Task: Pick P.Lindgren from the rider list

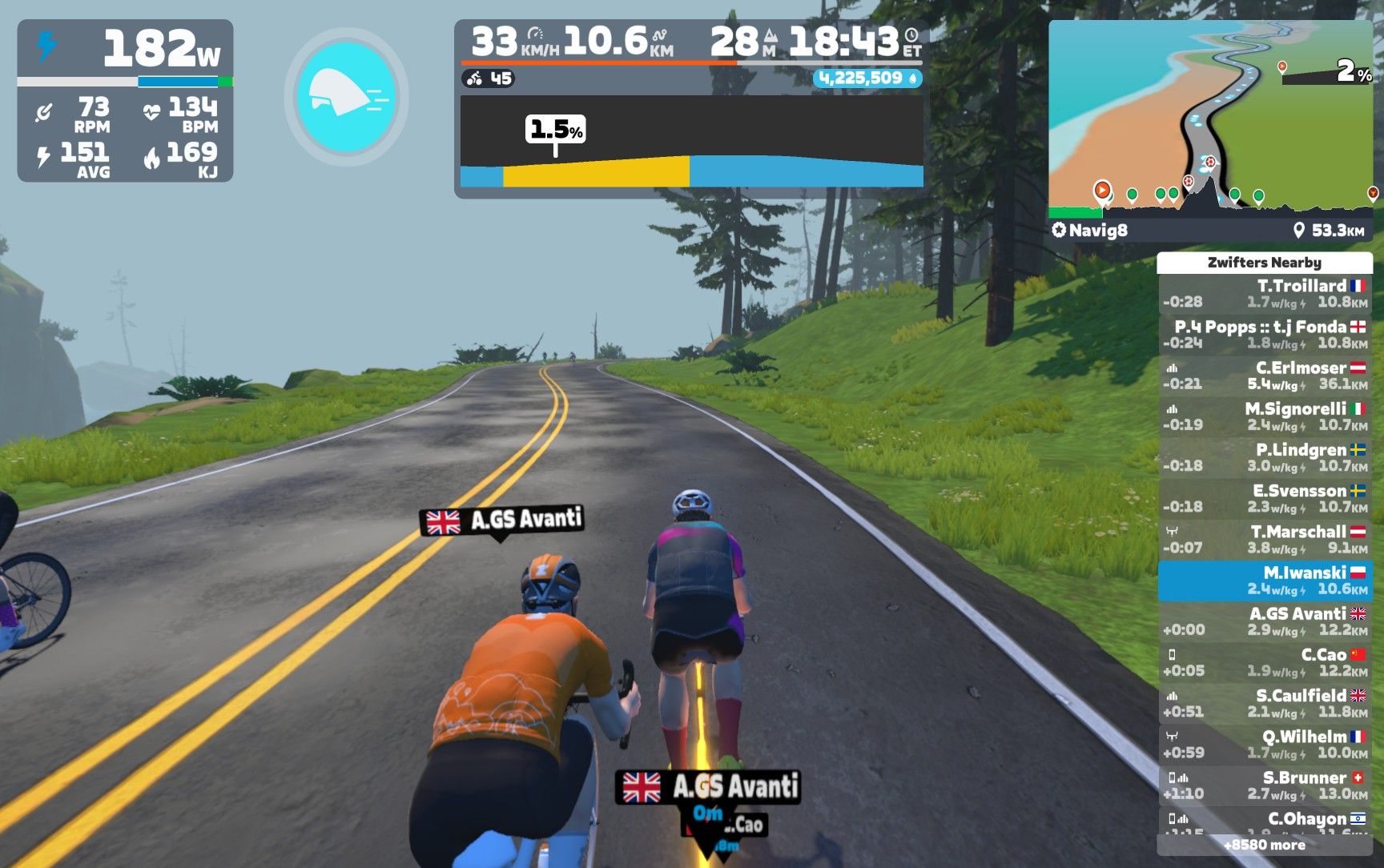Action: (x=1265, y=457)
